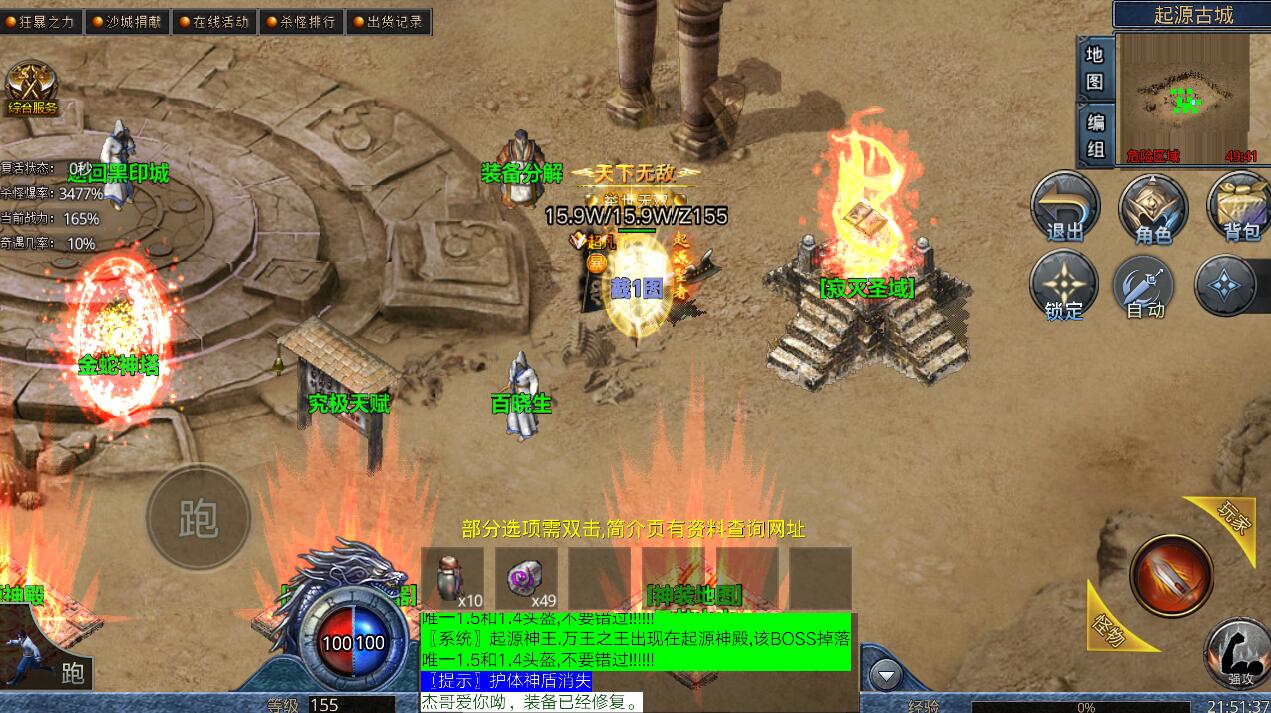Screen dimensions: 1271x713
Task: Open the 狂暴之力 menu button
Action: click(41, 21)
